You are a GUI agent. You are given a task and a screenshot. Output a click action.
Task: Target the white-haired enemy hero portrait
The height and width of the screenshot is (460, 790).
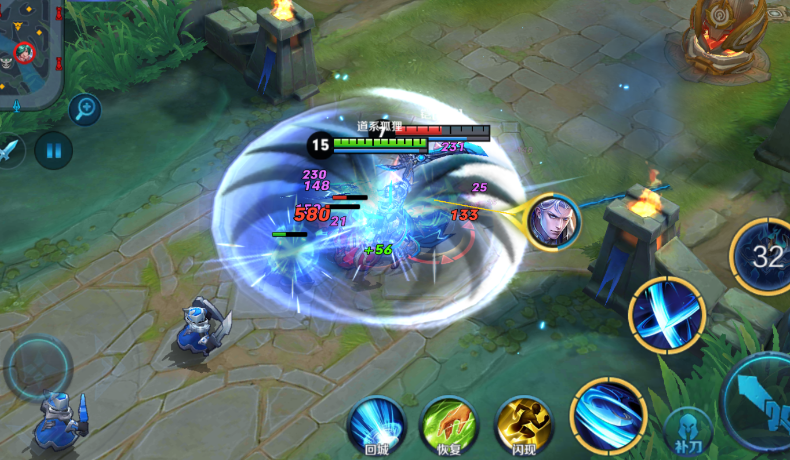pyautogui.click(x=553, y=221)
